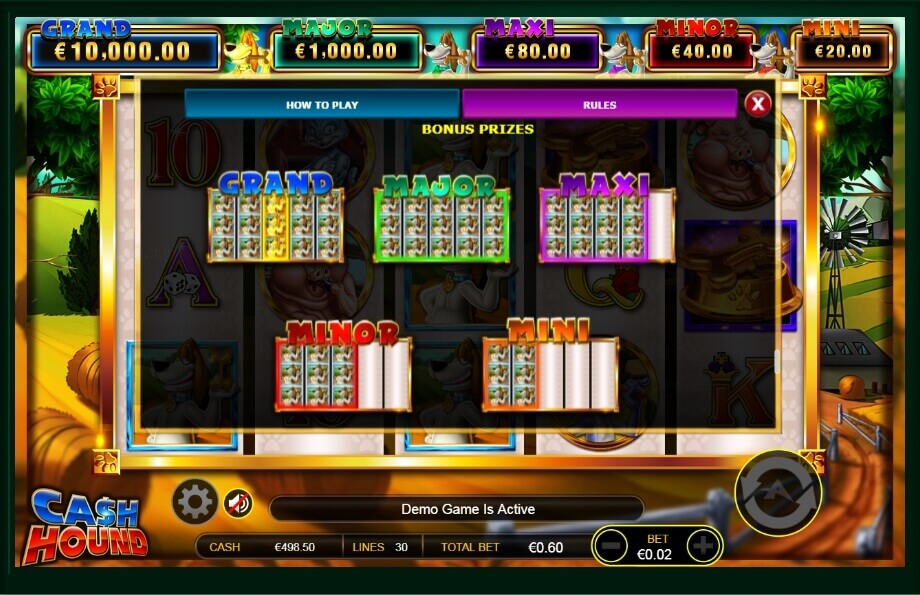Increase the bet with the plus button

click(x=704, y=545)
